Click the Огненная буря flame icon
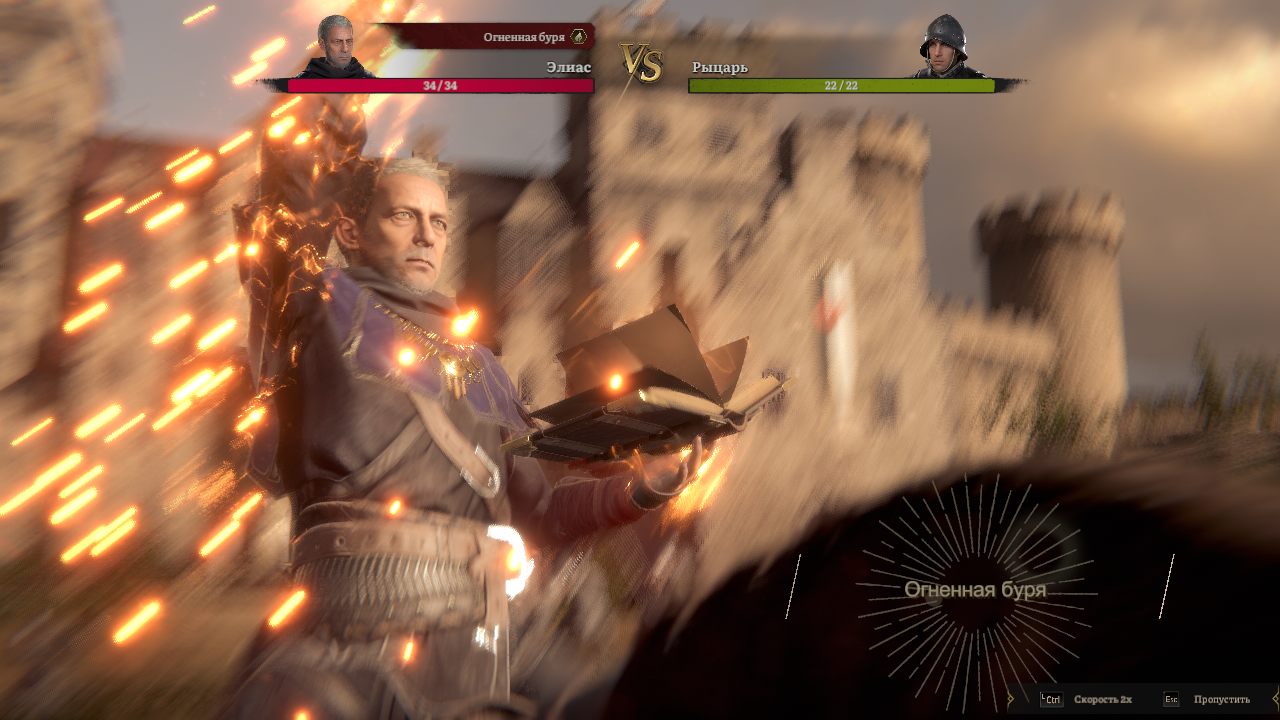The width and height of the screenshot is (1280, 720). (578, 37)
